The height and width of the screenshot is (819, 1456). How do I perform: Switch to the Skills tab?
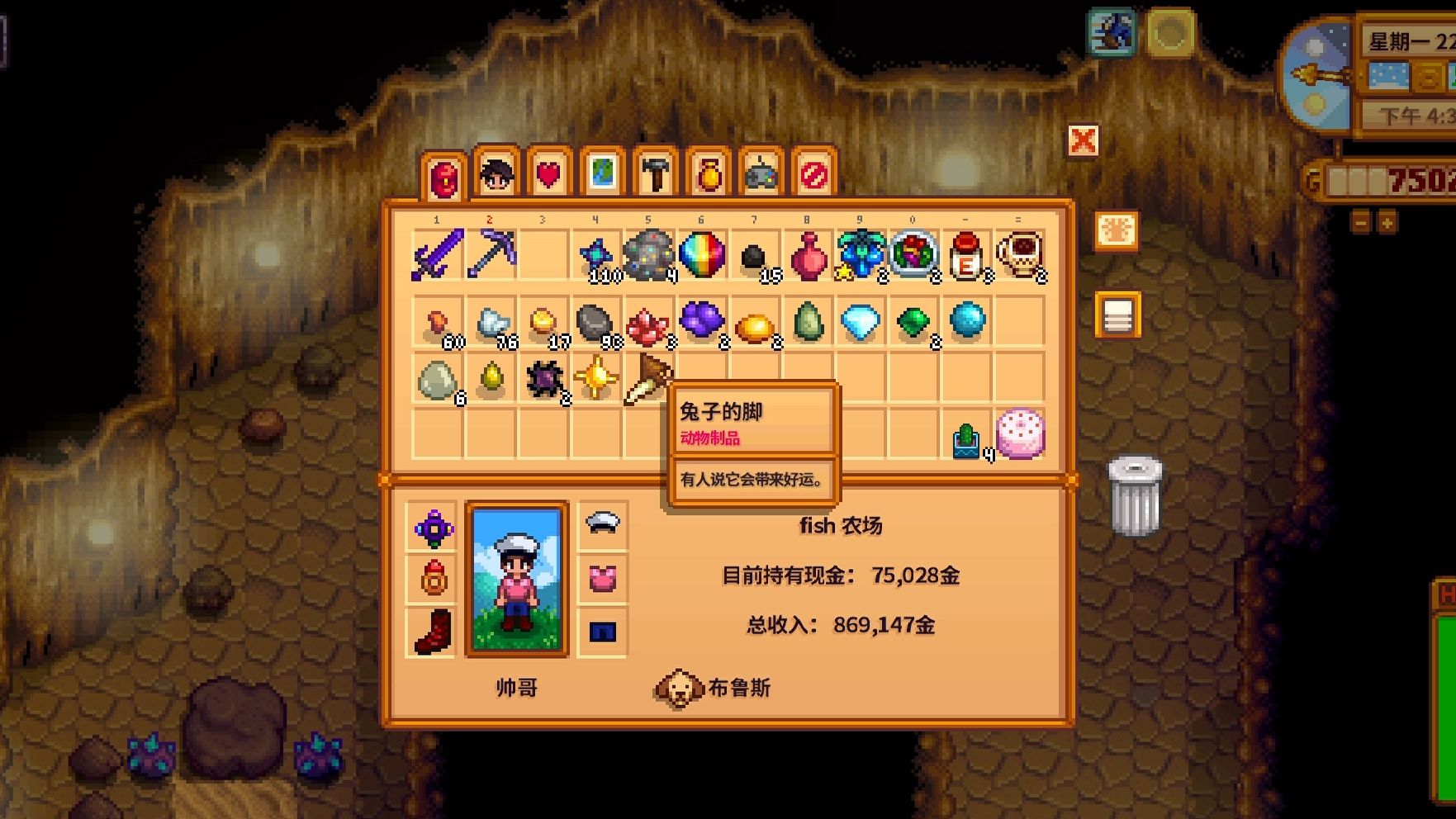click(x=496, y=174)
